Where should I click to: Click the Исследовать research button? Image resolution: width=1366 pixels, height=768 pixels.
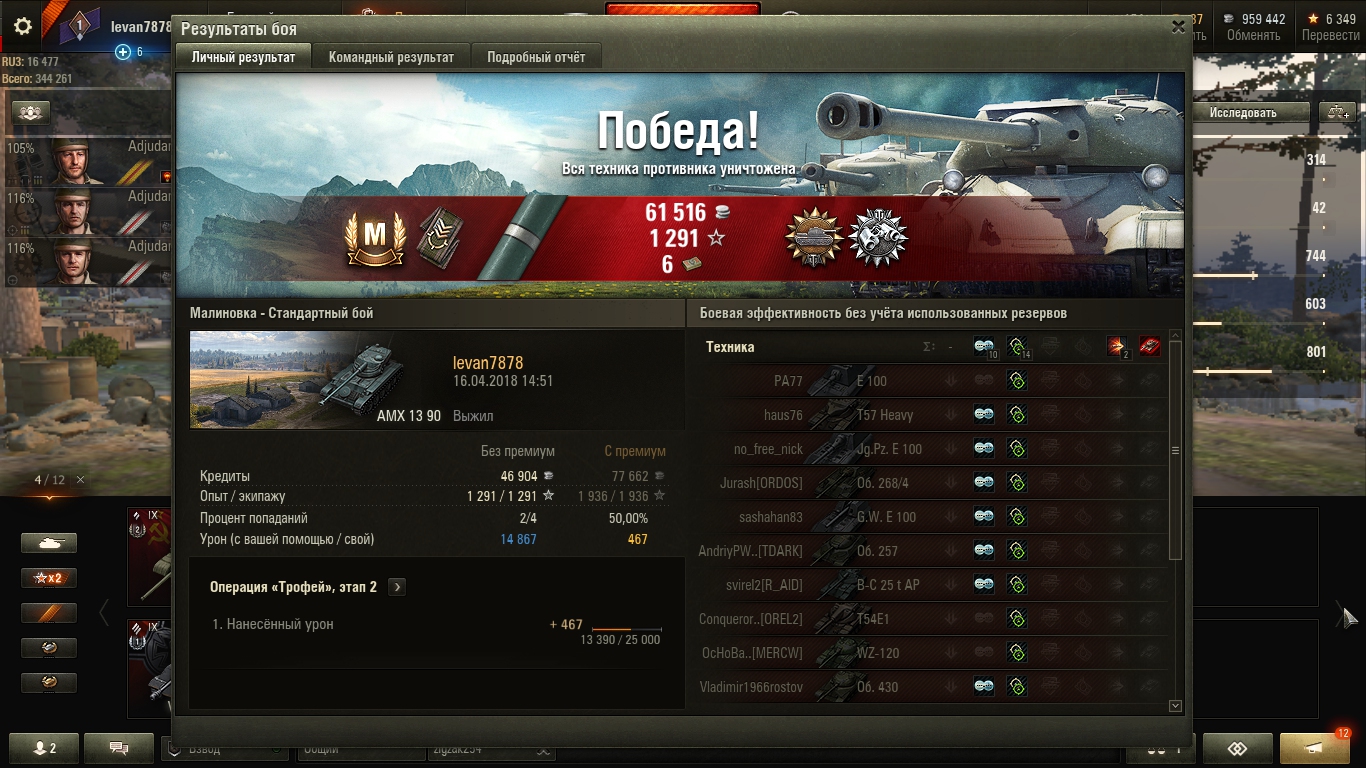click(x=1243, y=113)
